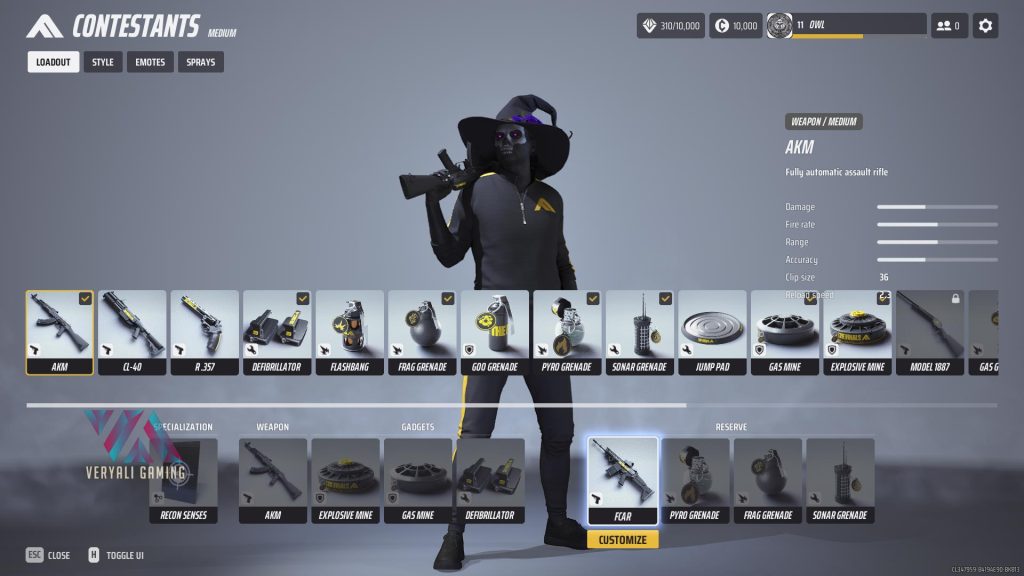Image resolution: width=1024 pixels, height=576 pixels.
Task: Pick the Flashbang gadget card
Action: click(350, 331)
